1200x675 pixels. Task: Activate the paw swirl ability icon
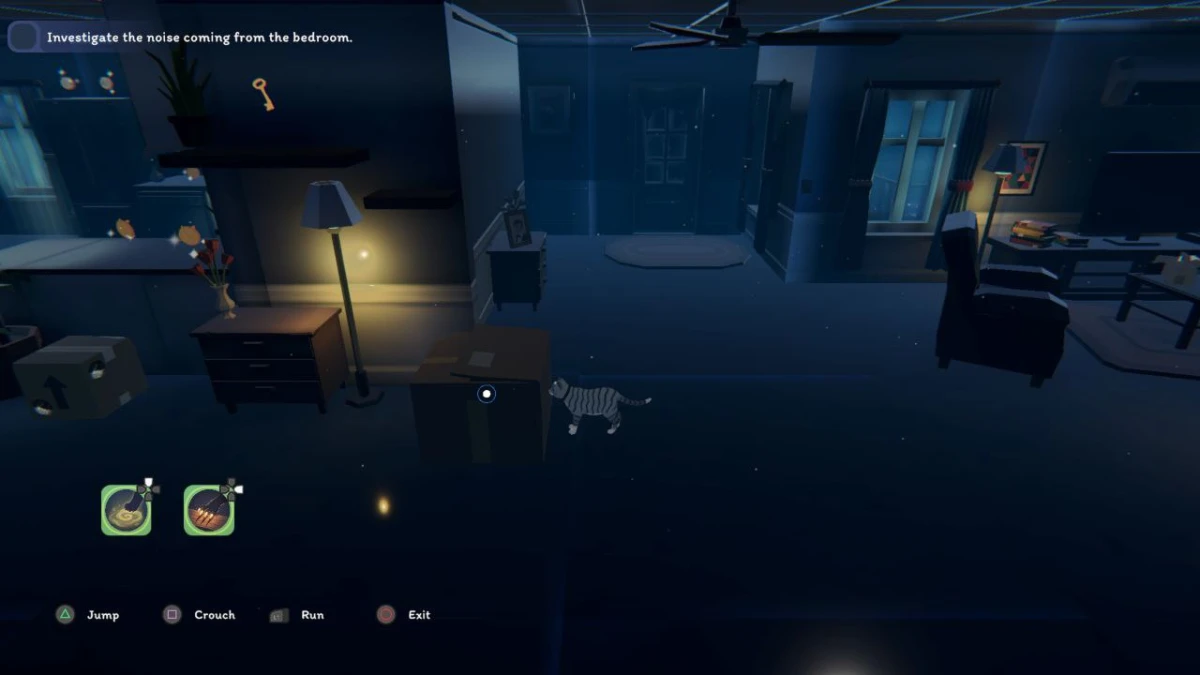pos(126,510)
